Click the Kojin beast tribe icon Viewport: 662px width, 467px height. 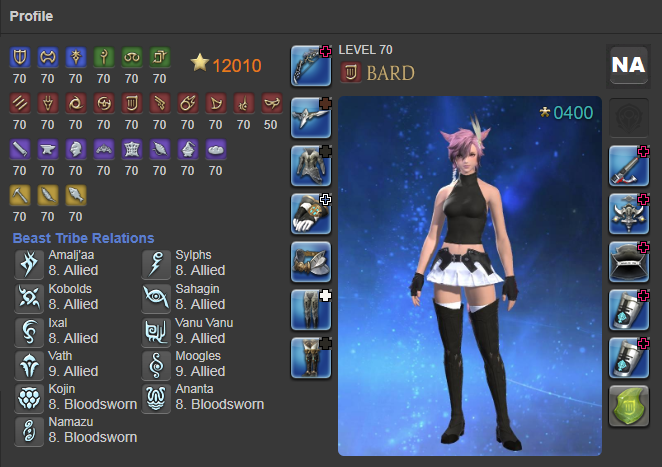pos(28,397)
